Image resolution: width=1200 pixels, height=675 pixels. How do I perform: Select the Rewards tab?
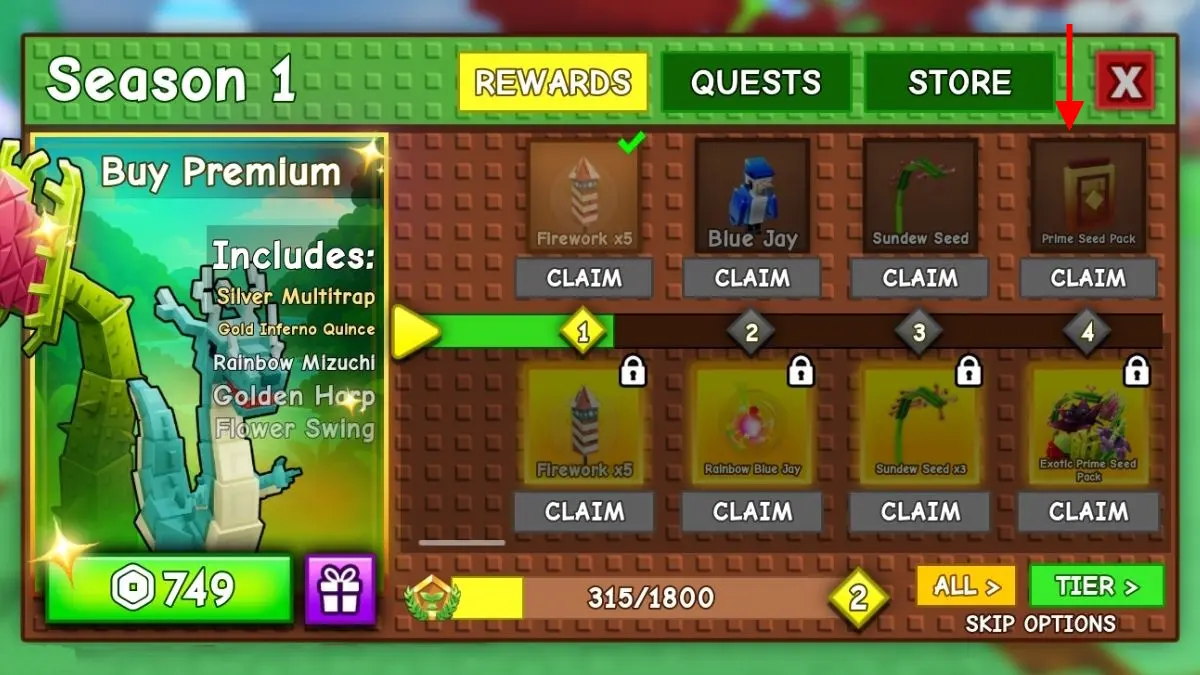click(553, 82)
